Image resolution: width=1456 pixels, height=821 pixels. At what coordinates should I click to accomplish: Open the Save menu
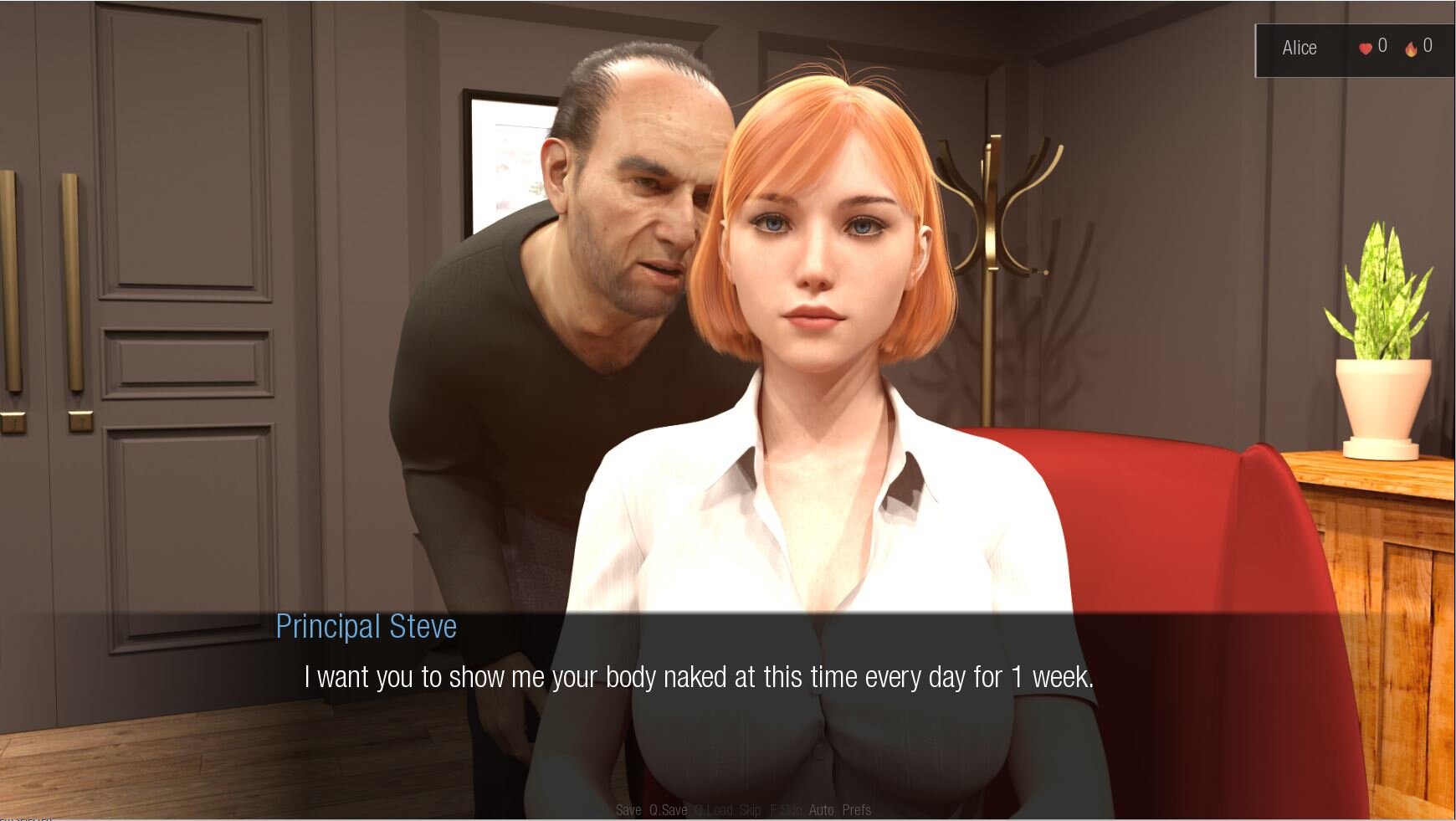[x=628, y=810]
